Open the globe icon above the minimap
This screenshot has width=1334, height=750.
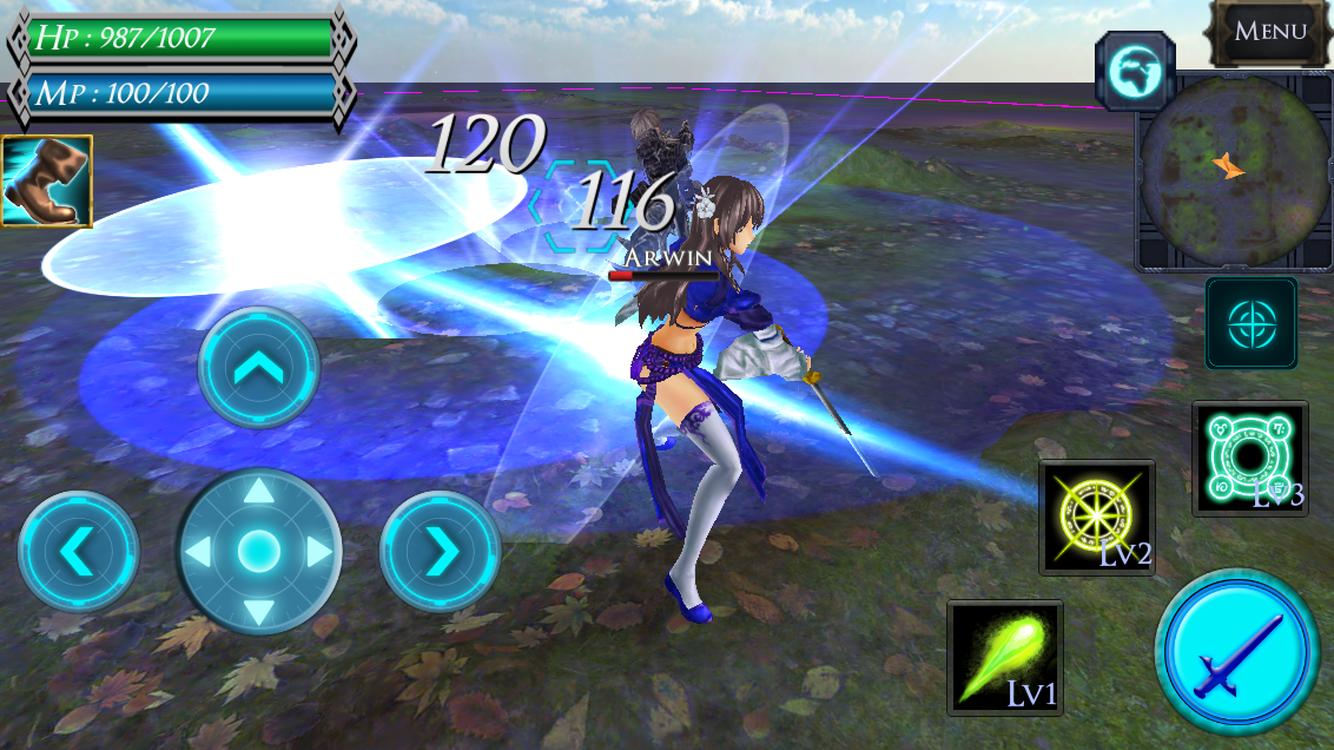(x=1133, y=68)
